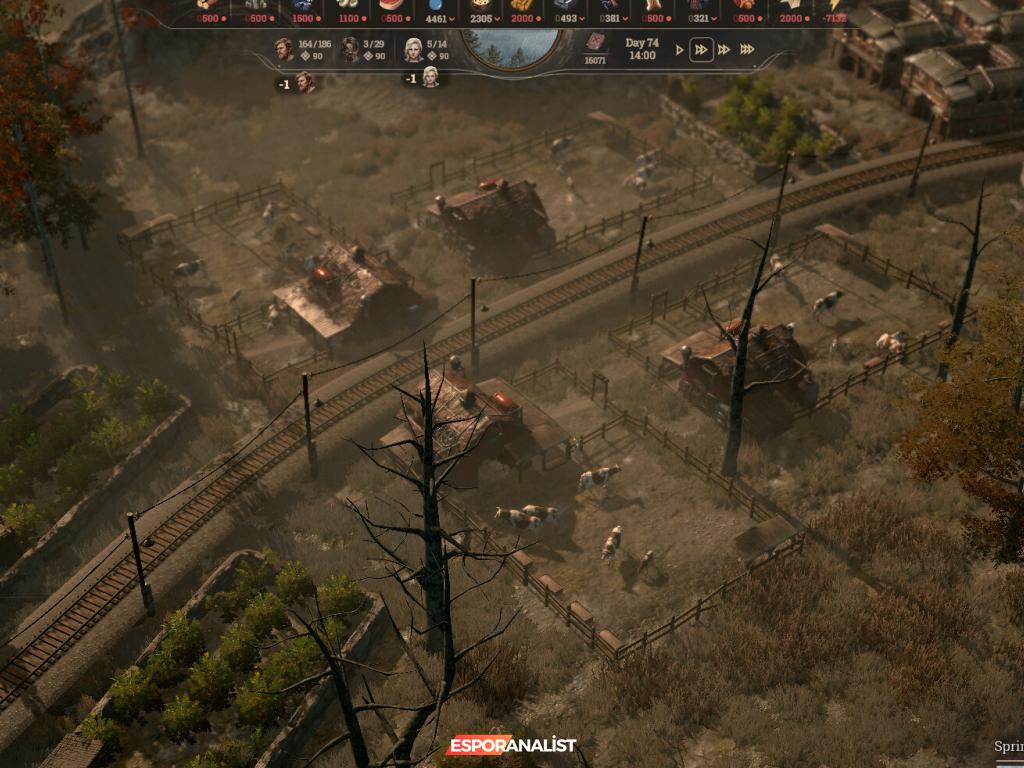Set game speed to normal play arrow
The image size is (1024, 768).
681,49
